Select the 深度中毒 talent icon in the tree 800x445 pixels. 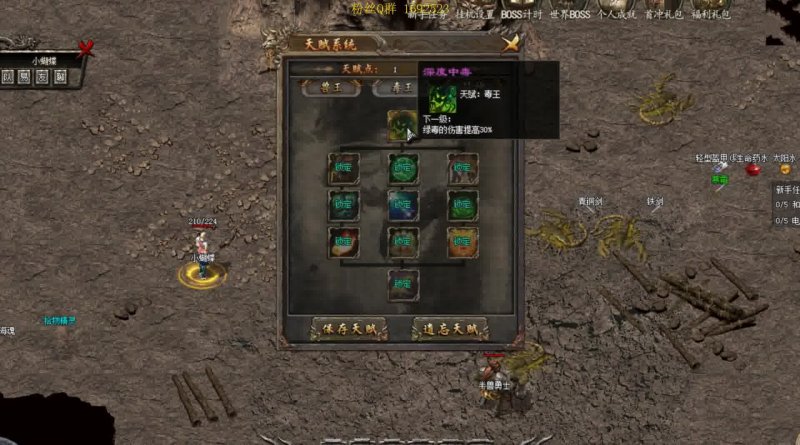(x=402, y=124)
